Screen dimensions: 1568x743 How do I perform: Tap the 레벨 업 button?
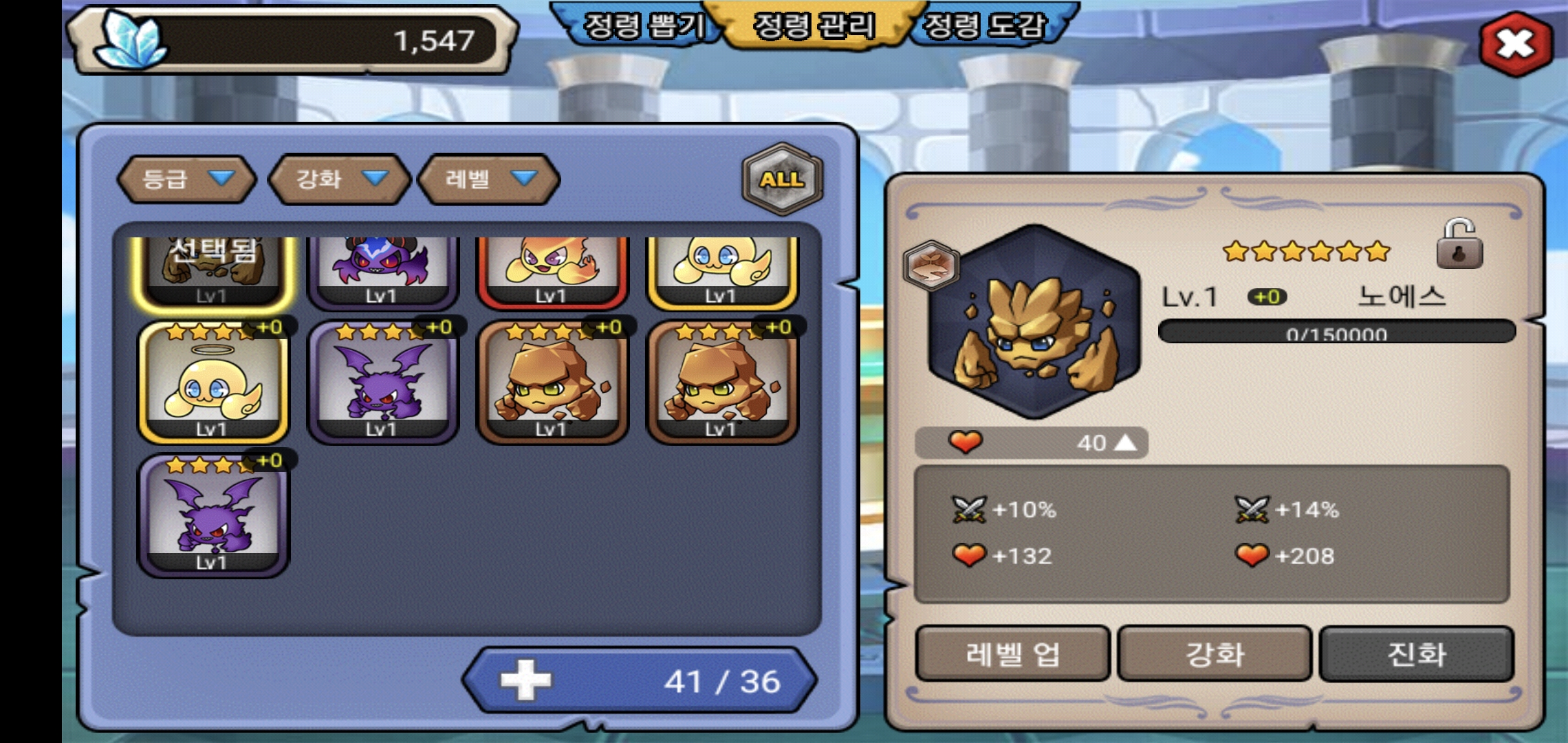point(1012,654)
